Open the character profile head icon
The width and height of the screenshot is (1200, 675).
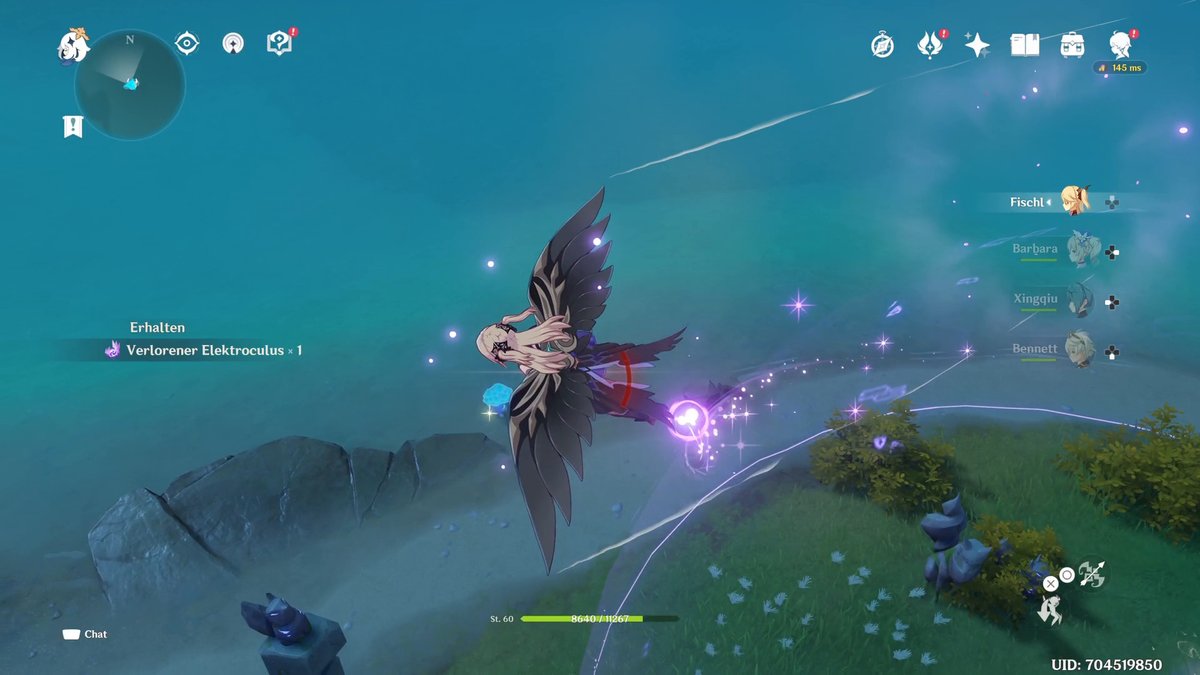pyautogui.click(x=1121, y=45)
